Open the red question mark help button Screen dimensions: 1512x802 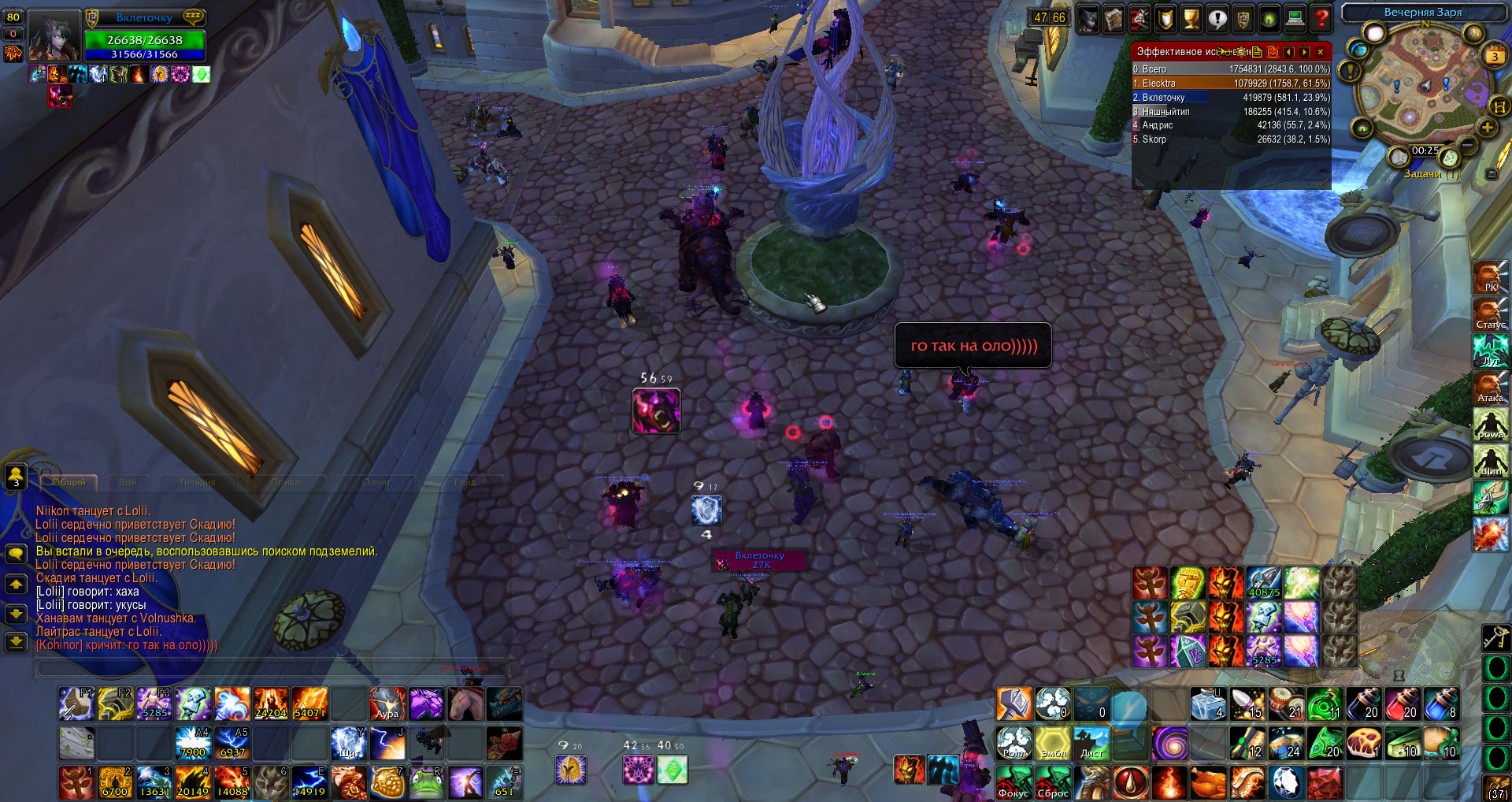pyautogui.click(x=1321, y=18)
